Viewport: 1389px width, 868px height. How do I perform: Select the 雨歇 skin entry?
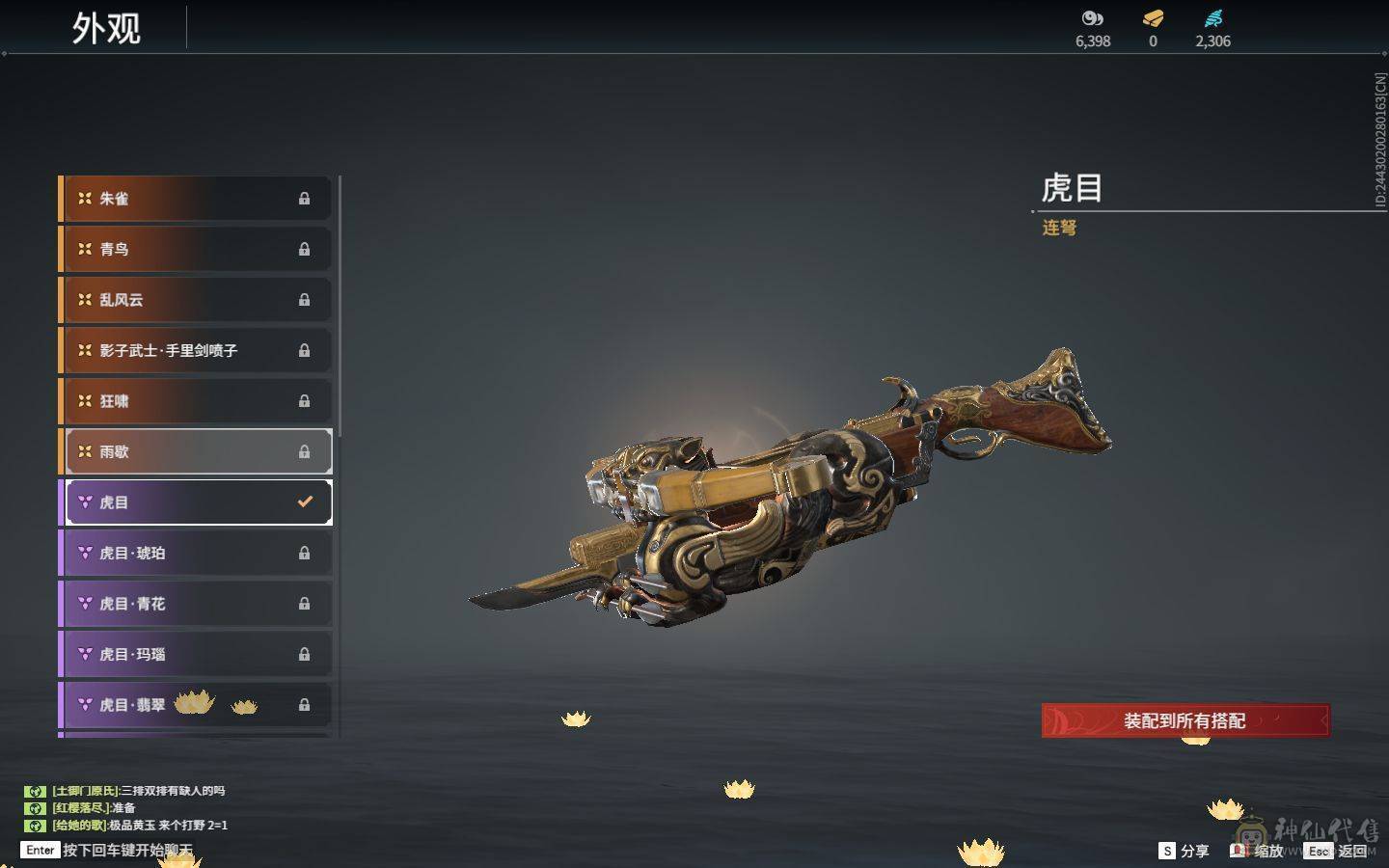(x=193, y=450)
